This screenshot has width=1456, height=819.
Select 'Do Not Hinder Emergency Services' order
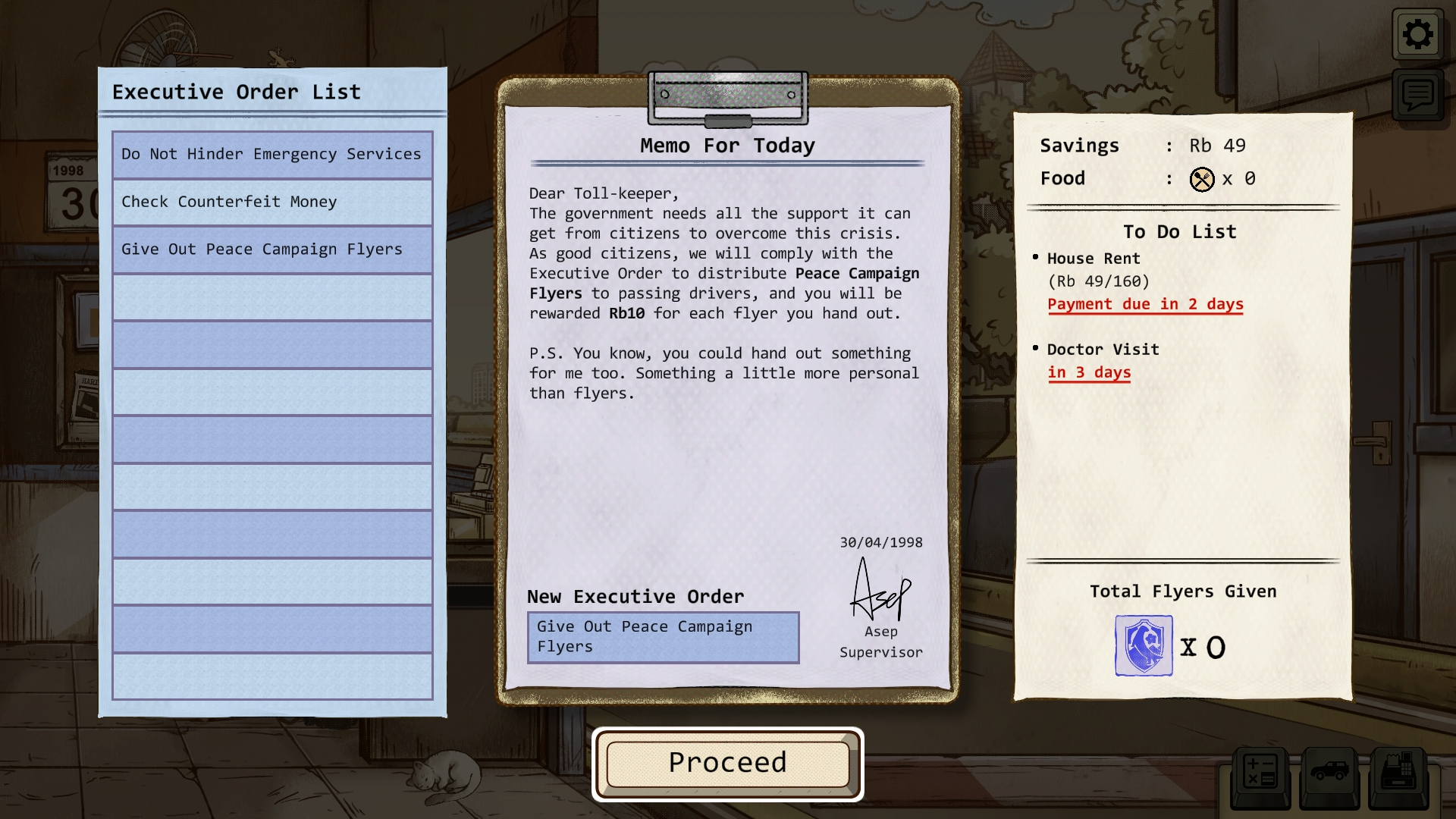point(272,155)
